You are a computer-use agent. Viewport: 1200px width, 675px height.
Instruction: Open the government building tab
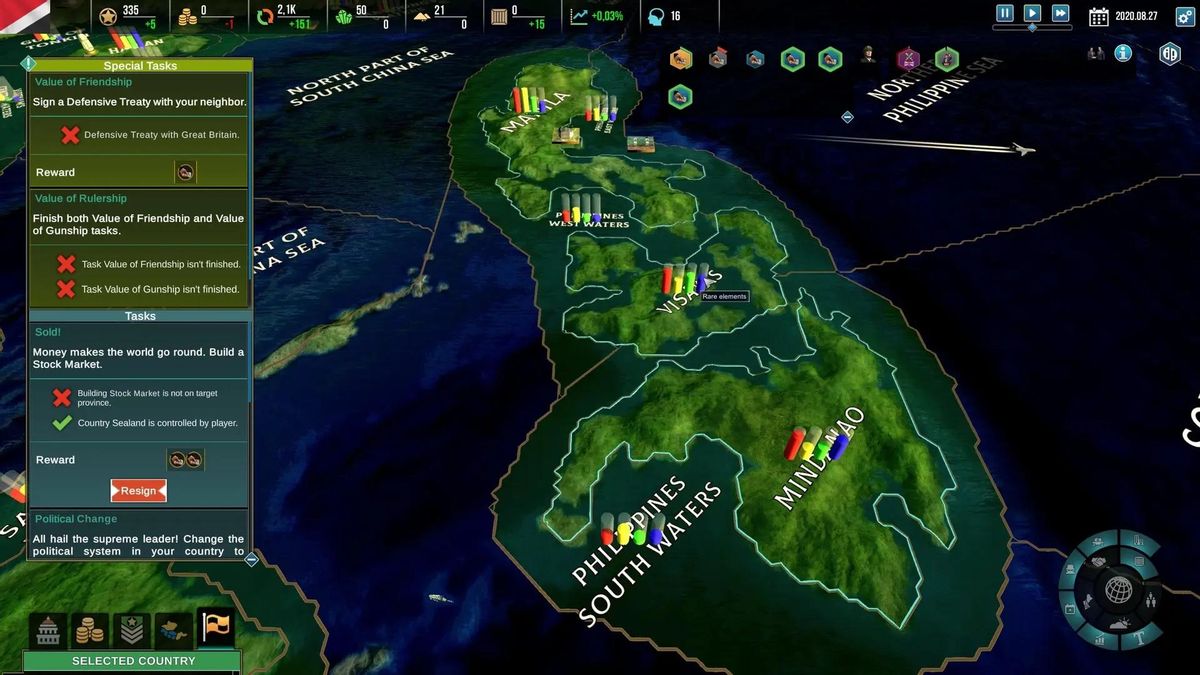[x=48, y=629]
